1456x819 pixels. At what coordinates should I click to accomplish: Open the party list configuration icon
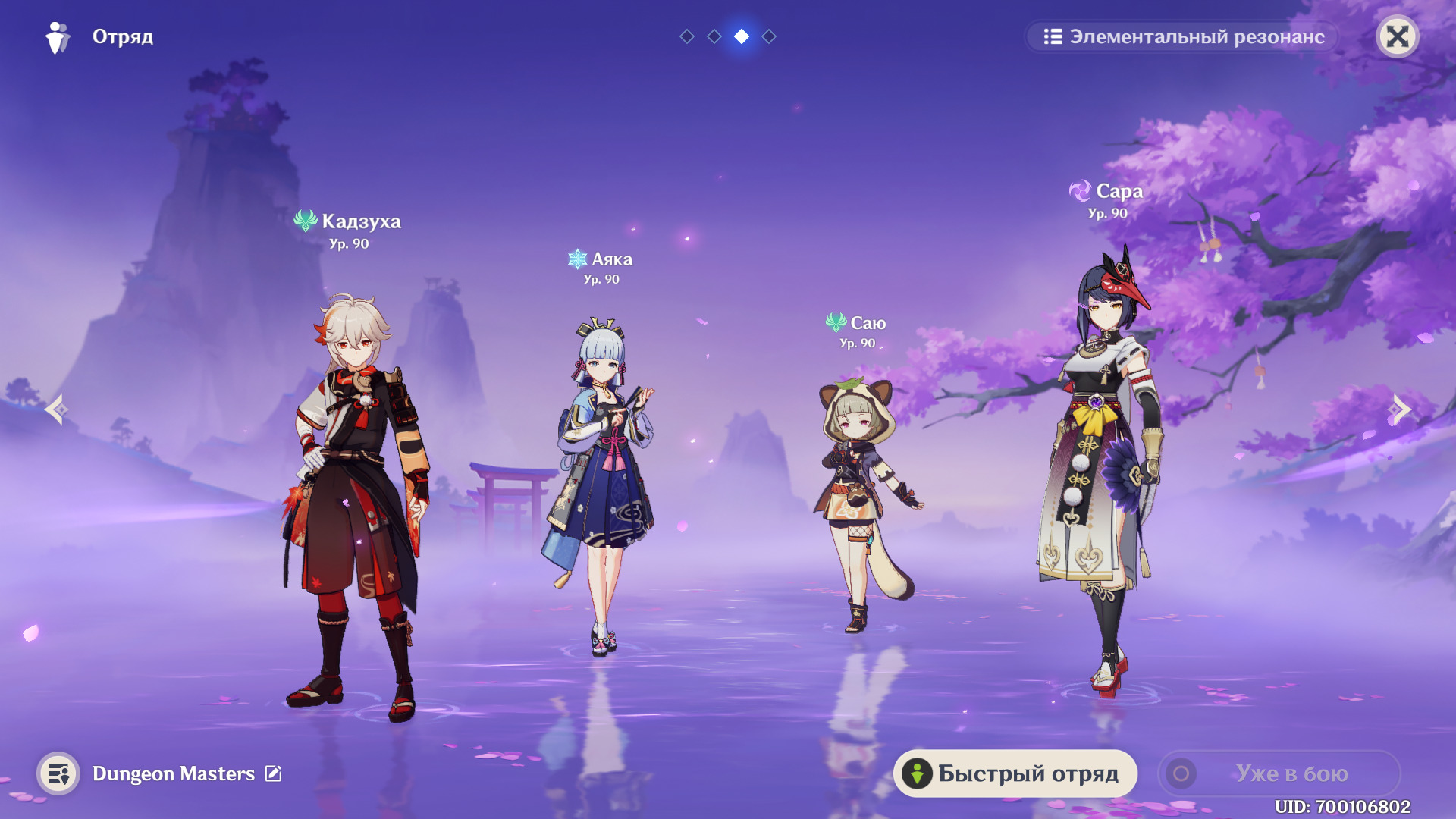coord(58,773)
